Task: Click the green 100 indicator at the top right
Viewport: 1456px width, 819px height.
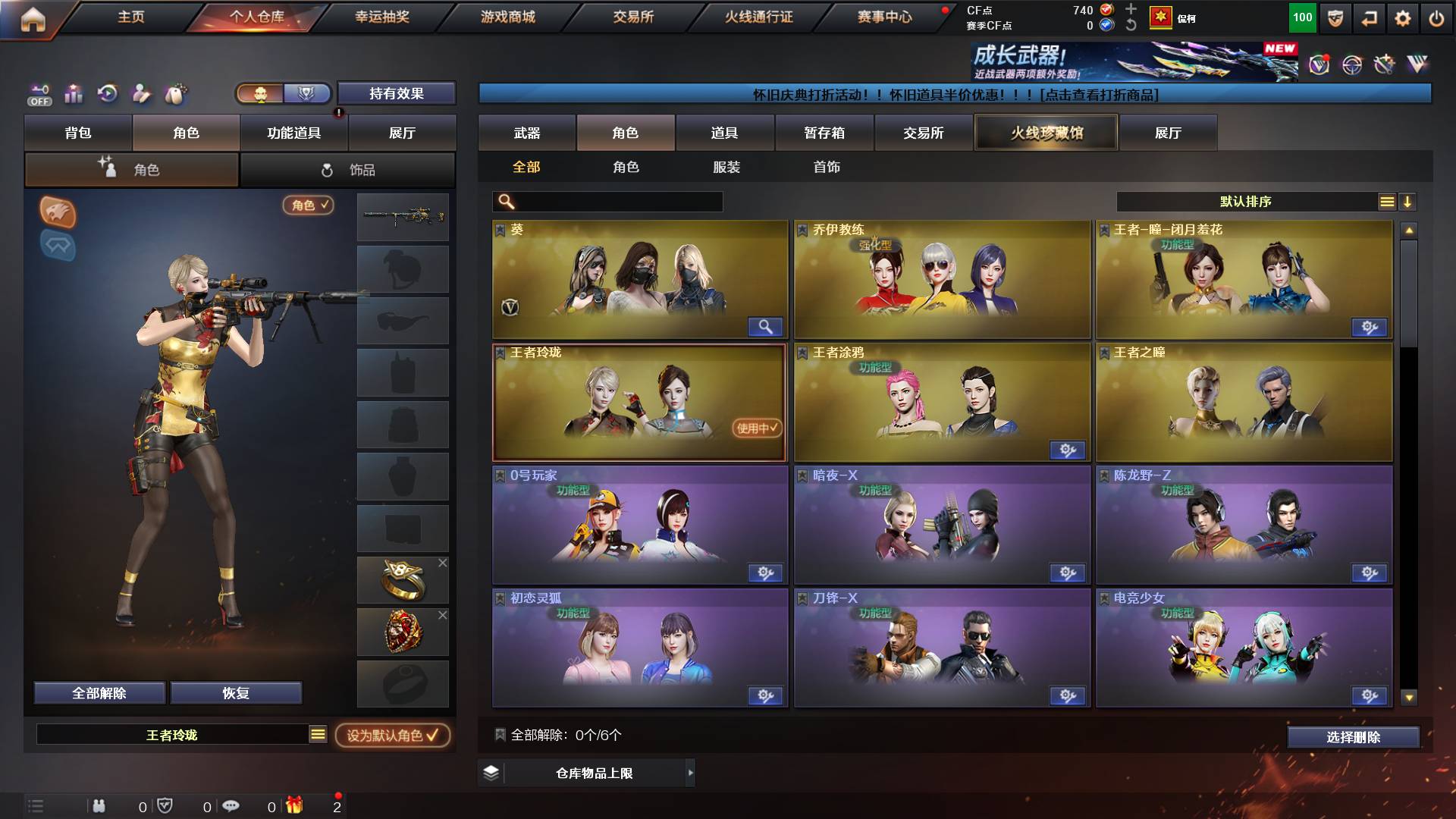Action: click(x=1303, y=17)
